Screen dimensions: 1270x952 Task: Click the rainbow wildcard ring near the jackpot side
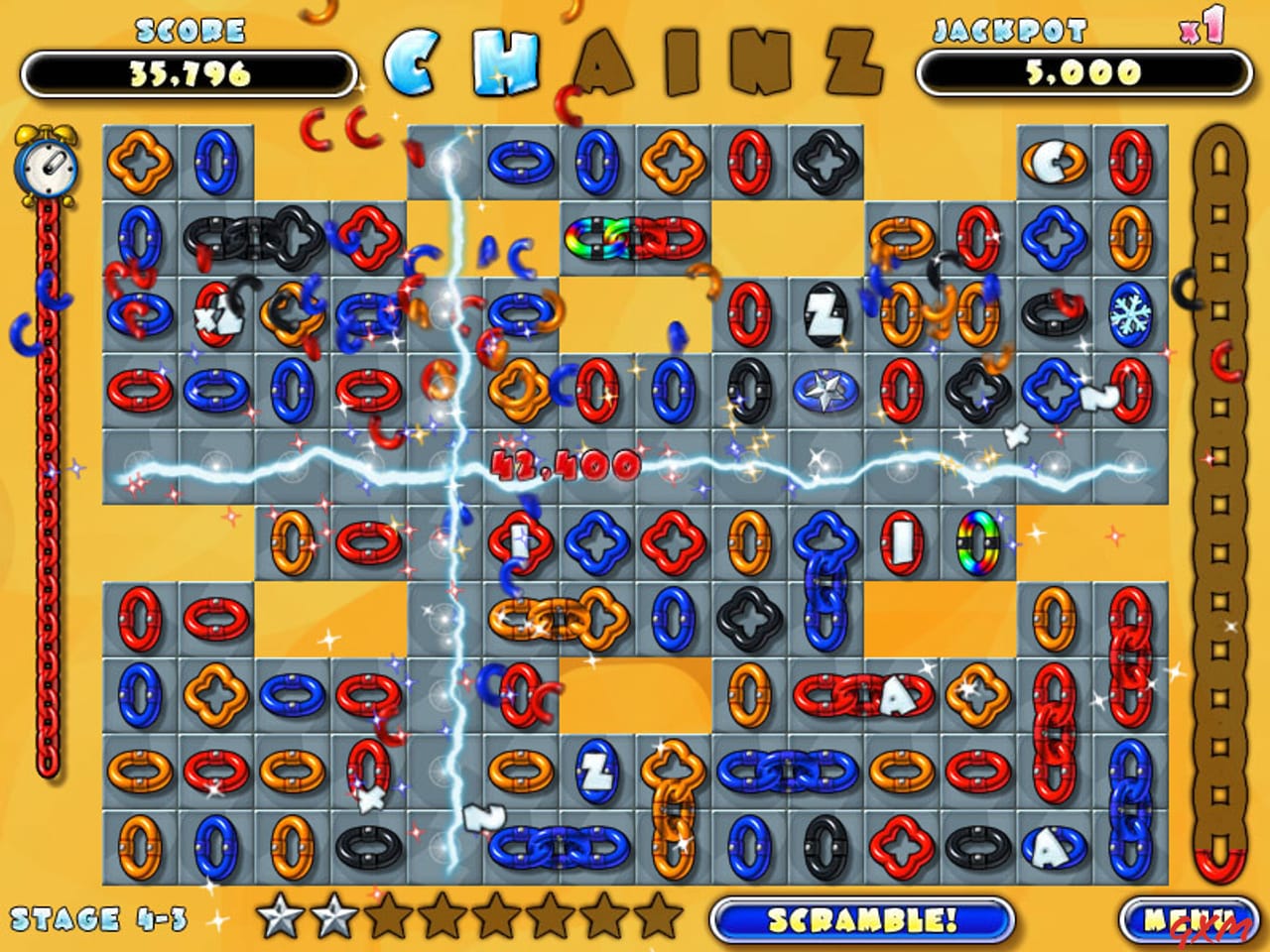coord(977,544)
